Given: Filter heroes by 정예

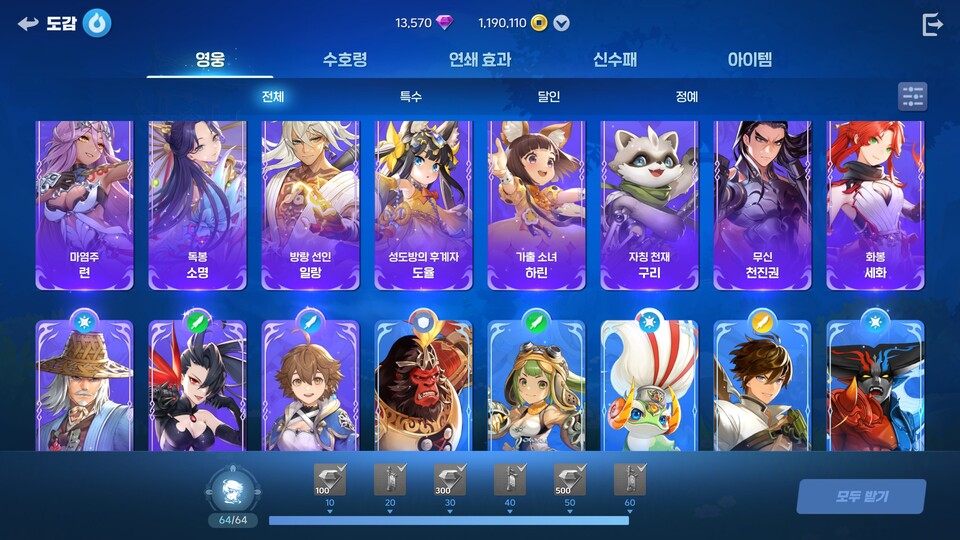Looking at the screenshot, I should tap(687, 97).
